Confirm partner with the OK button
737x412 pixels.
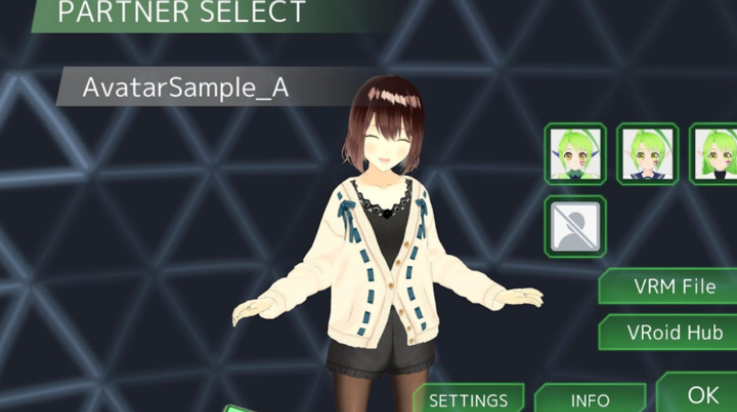tap(704, 393)
